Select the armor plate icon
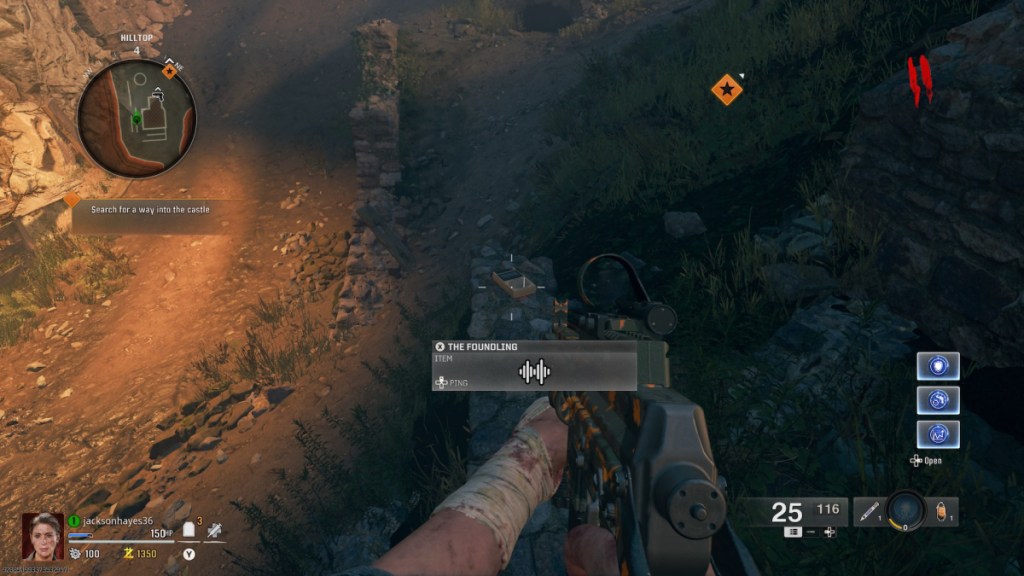 click(x=187, y=530)
